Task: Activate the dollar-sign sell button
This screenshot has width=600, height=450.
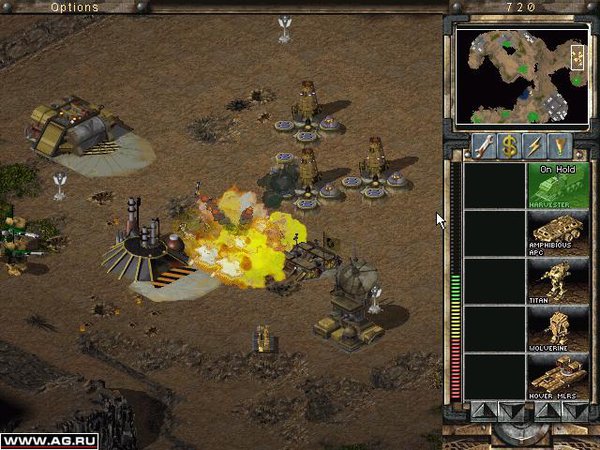Action: (x=508, y=145)
